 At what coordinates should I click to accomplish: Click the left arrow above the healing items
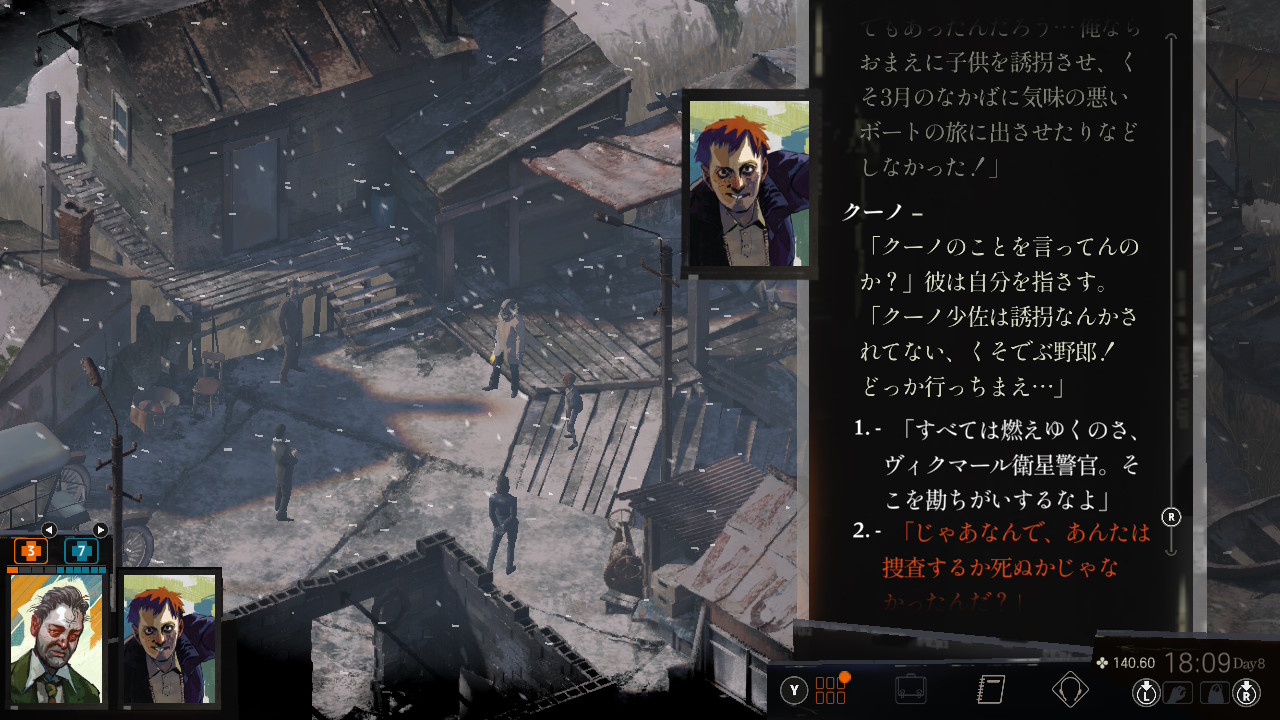48,530
